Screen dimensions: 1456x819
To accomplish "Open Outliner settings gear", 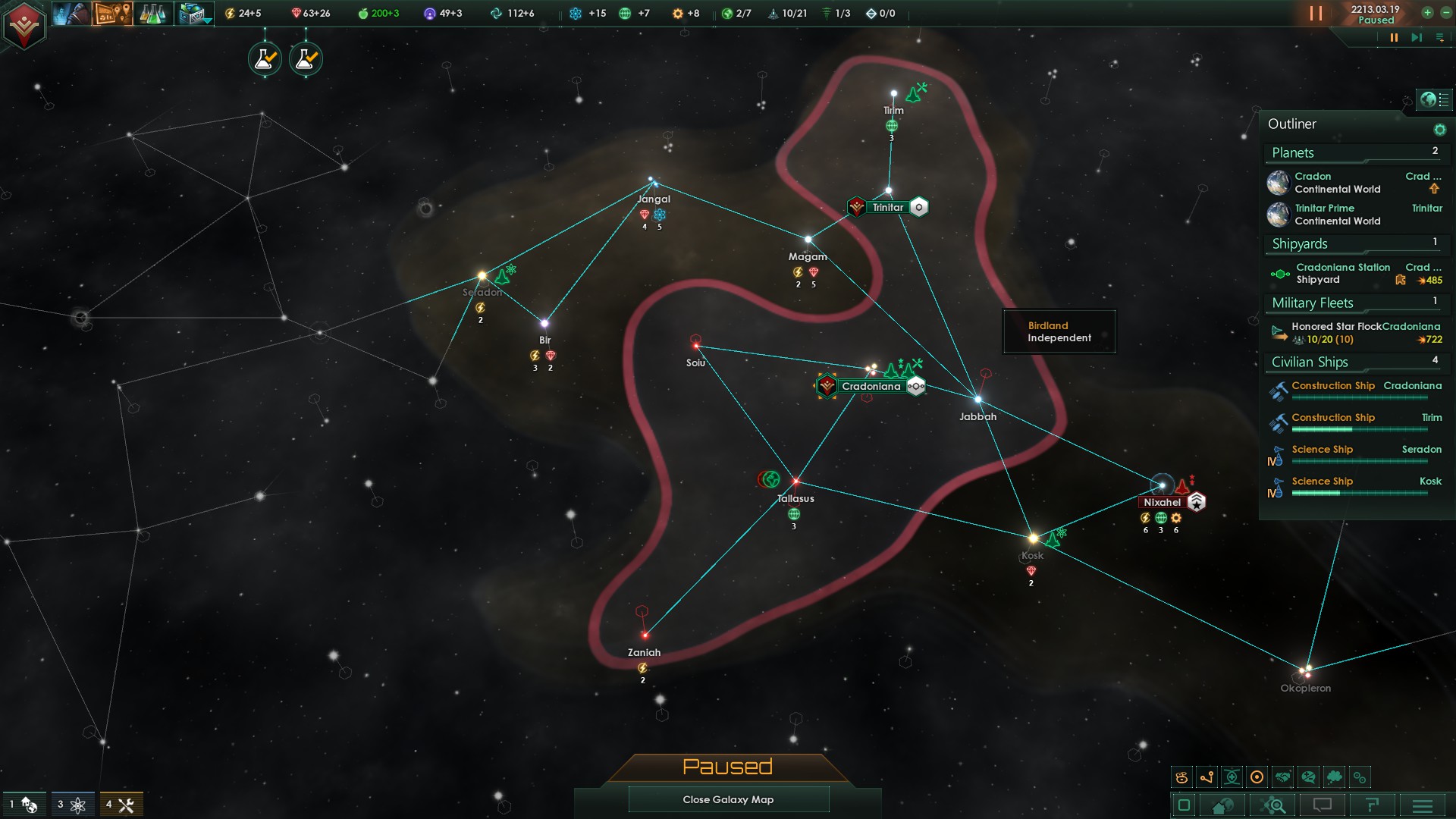I will point(1439,130).
